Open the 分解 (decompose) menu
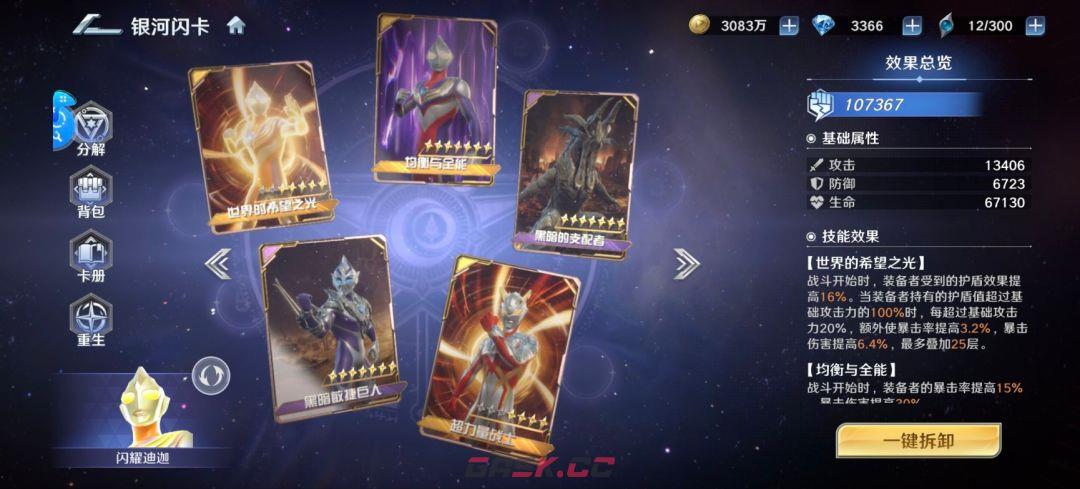The height and width of the screenshot is (489, 1080). pos(91,129)
